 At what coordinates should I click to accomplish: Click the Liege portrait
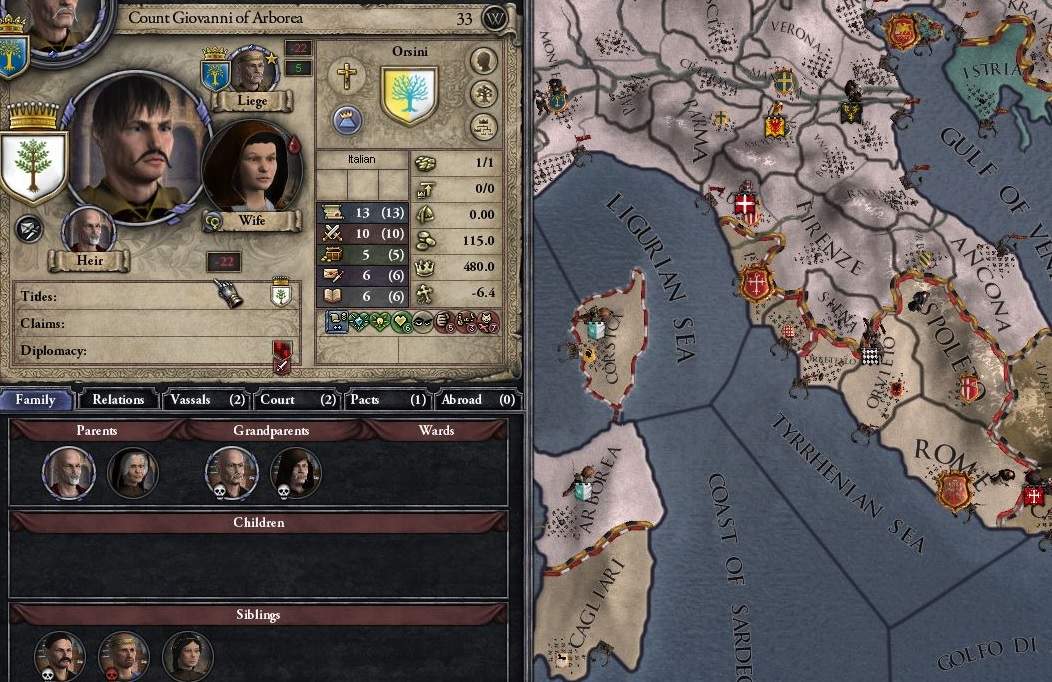pyautogui.click(x=252, y=69)
